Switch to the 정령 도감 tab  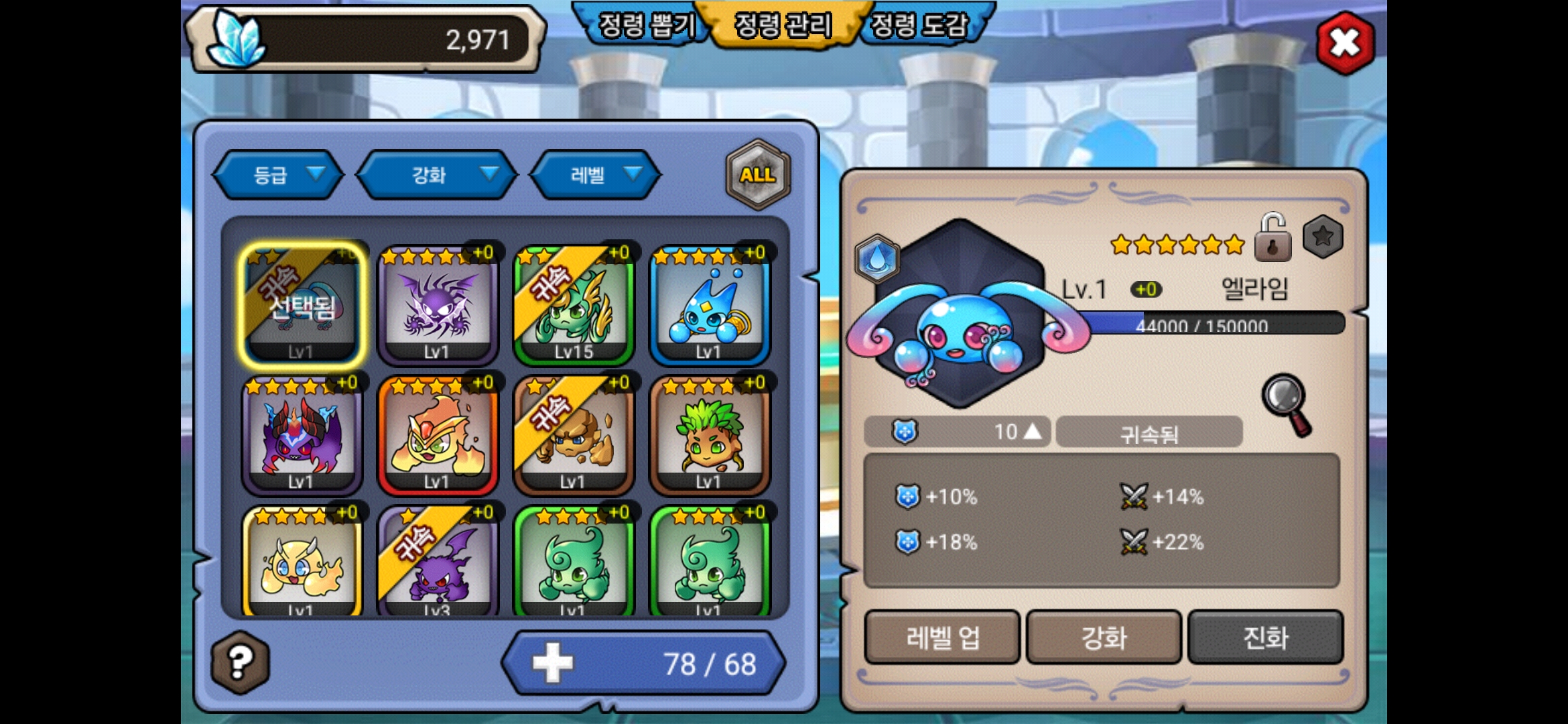[x=921, y=25]
